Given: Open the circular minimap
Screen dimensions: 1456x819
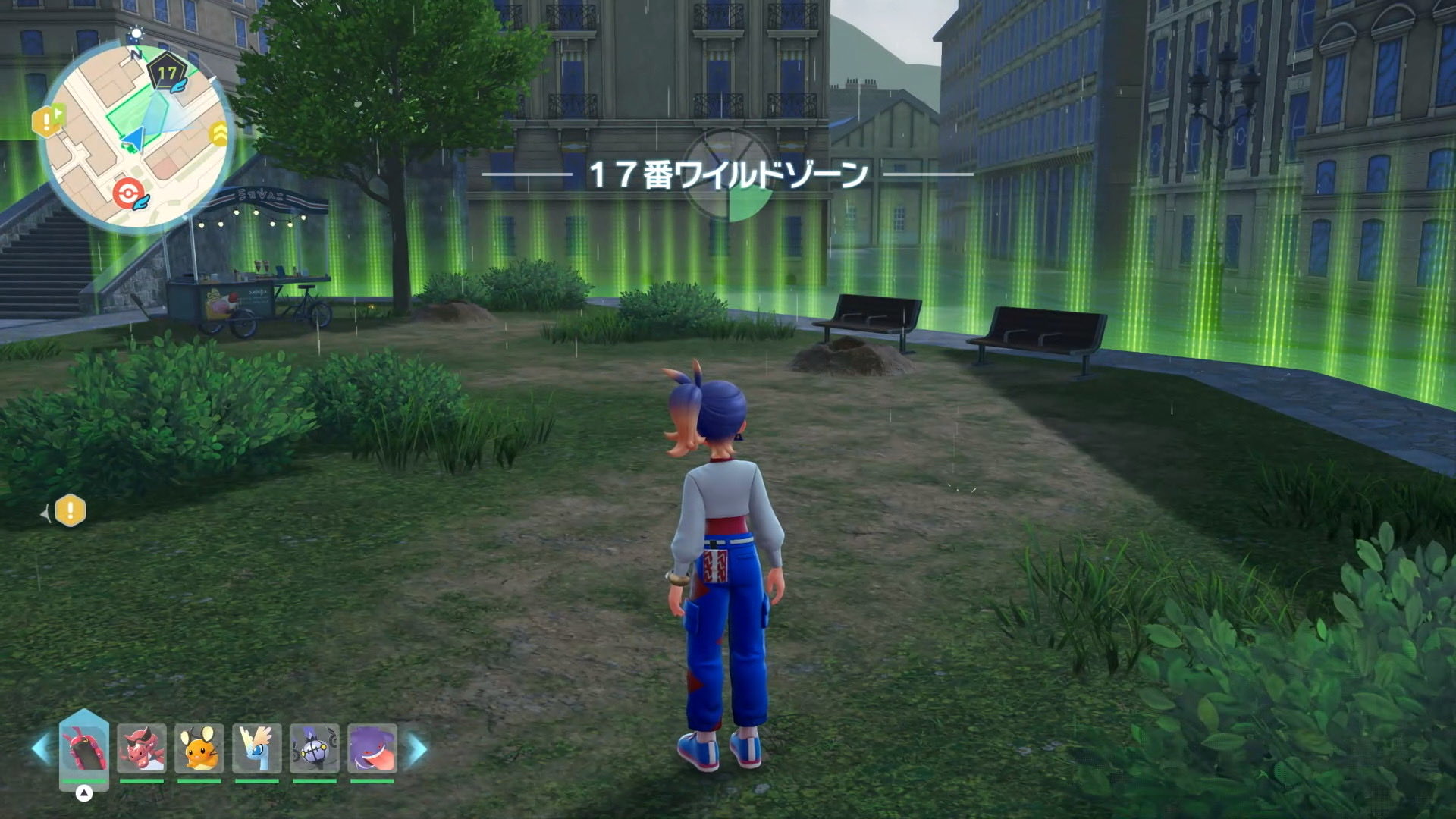Looking at the screenshot, I should 136,135.
